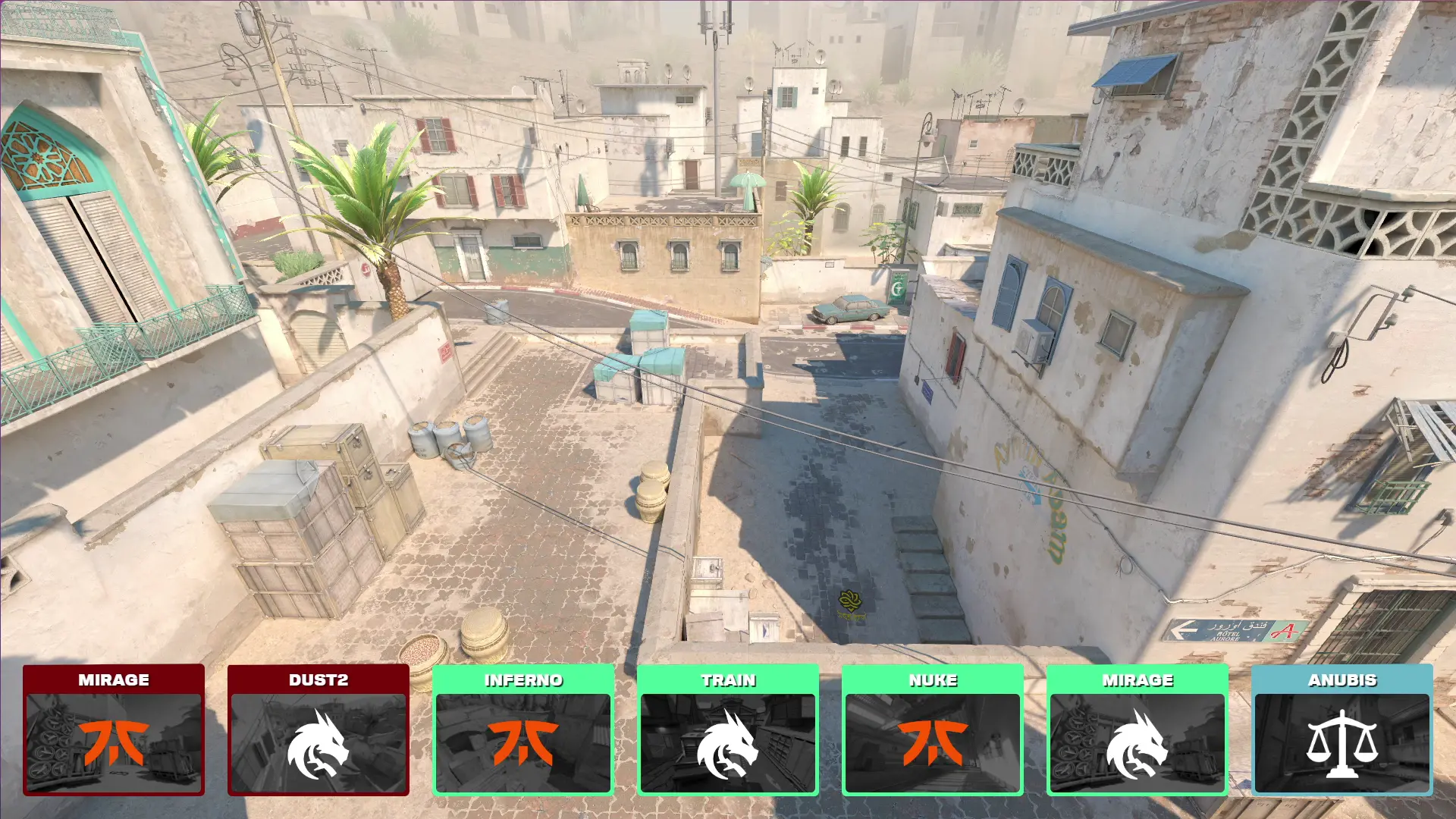
Task: Select the red Mirage card with Fnatic logo
Action: click(x=114, y=730)
